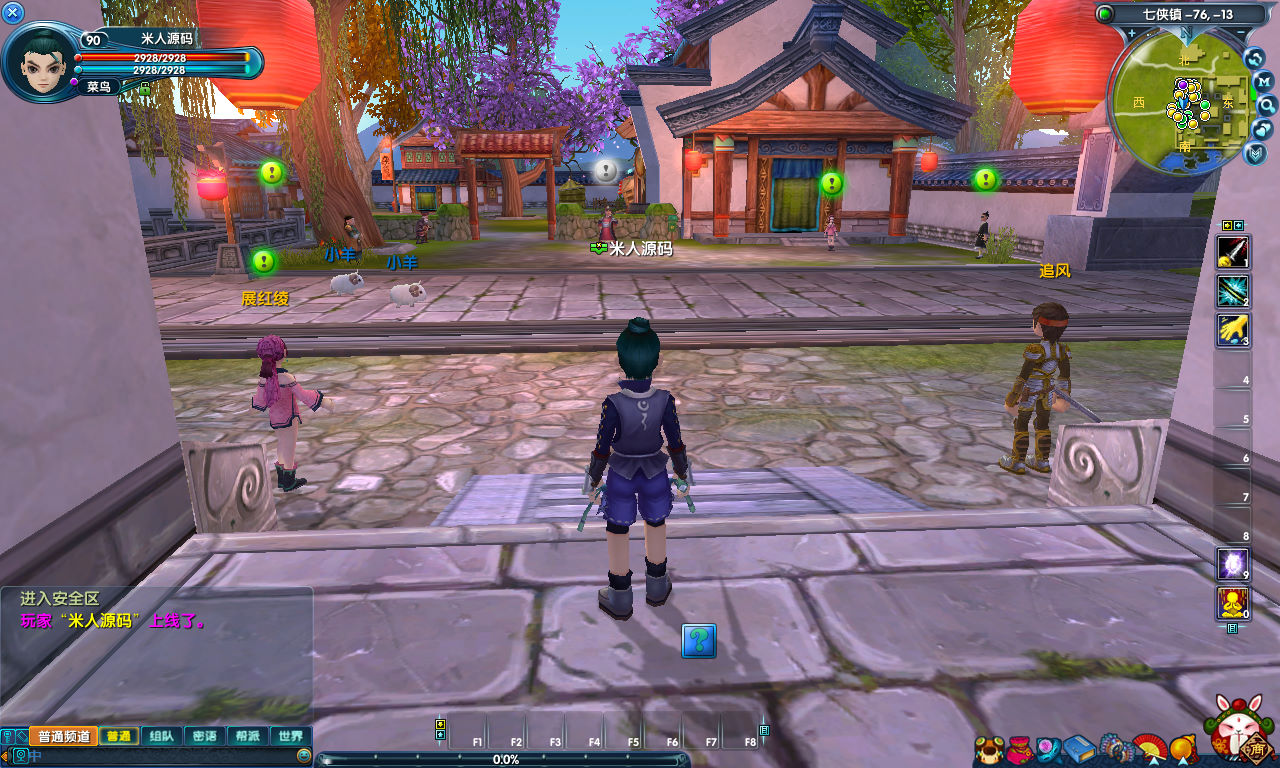Click the blue question mark help icon
1280x768 pixels.
(699, 640)
